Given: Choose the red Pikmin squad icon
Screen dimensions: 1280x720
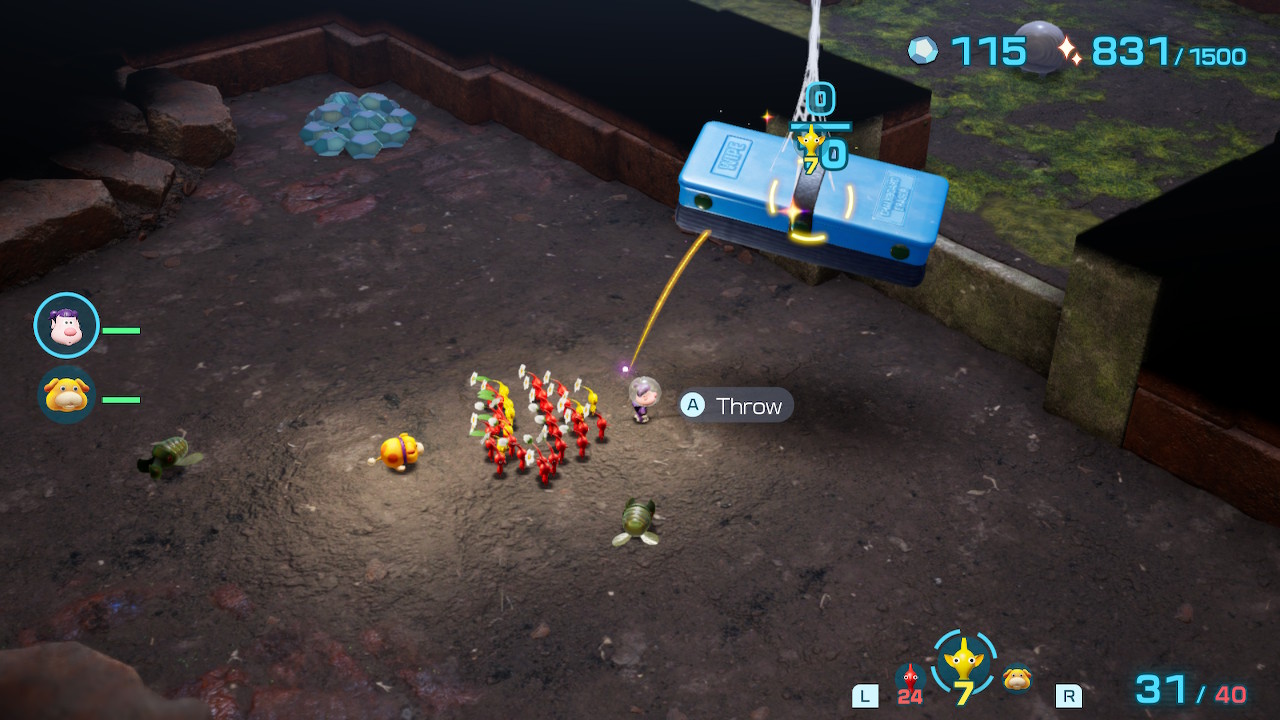Looking at the screenshot, I should pyautogui.click(x=909, y=678).
